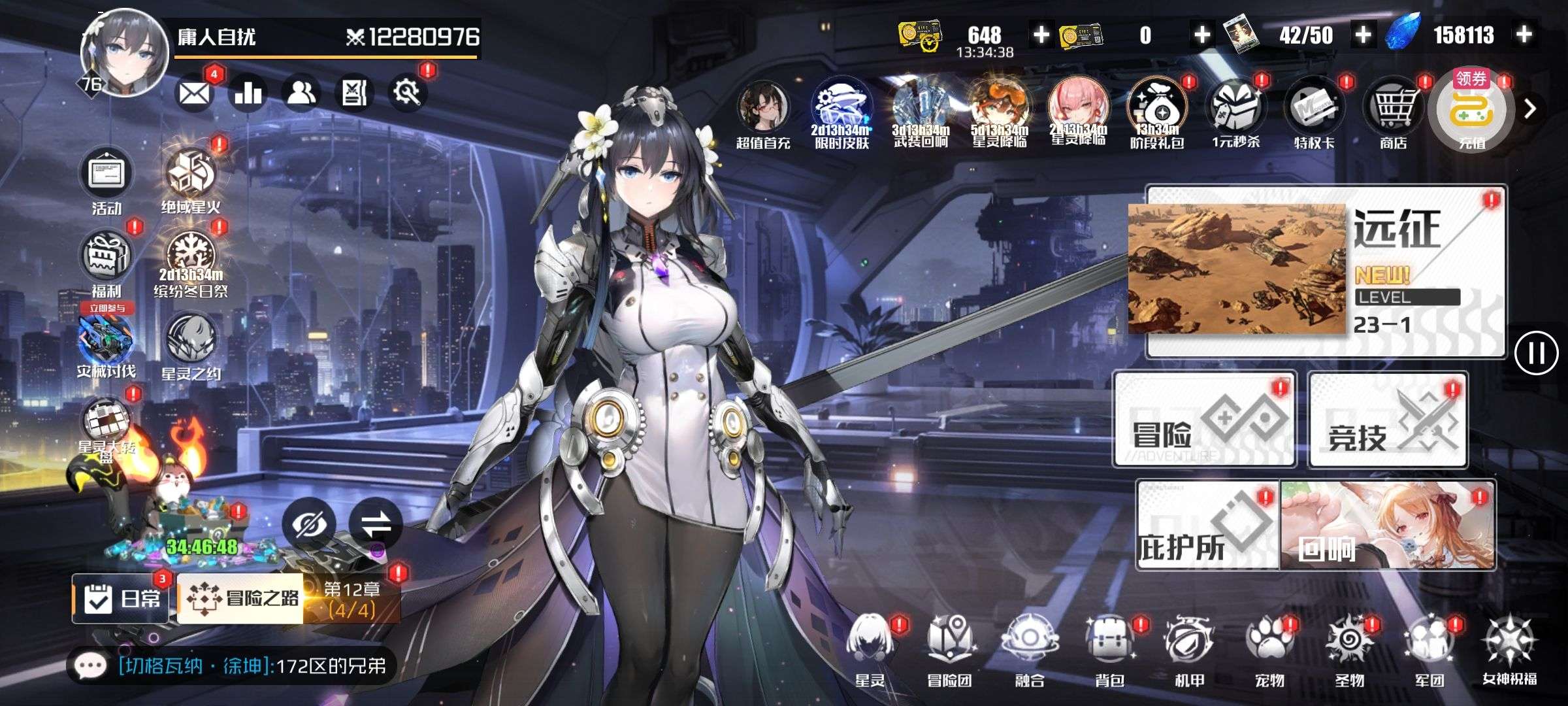Open the 冒险 adventure panel
Image resolution: width=1568 pixels, height=706 pixels.
pyautogui.click(x=1204, y=419)
